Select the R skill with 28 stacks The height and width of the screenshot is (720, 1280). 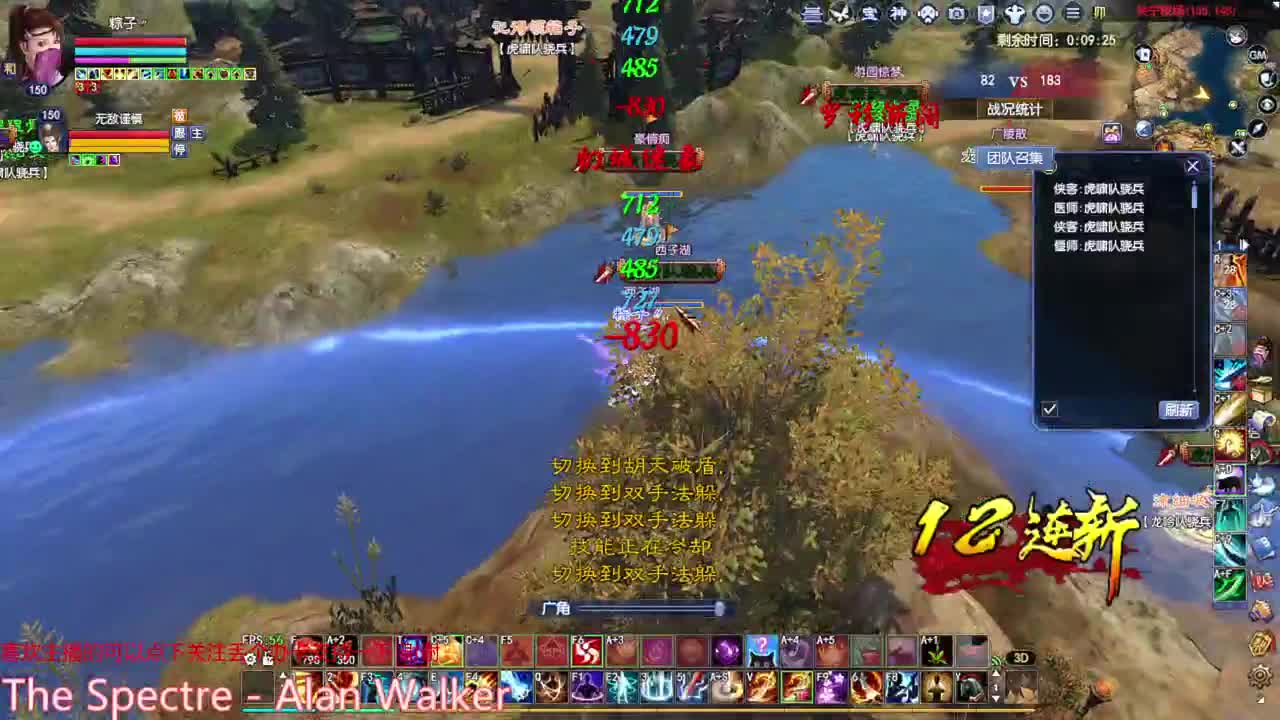click(x=1230, y=270)
